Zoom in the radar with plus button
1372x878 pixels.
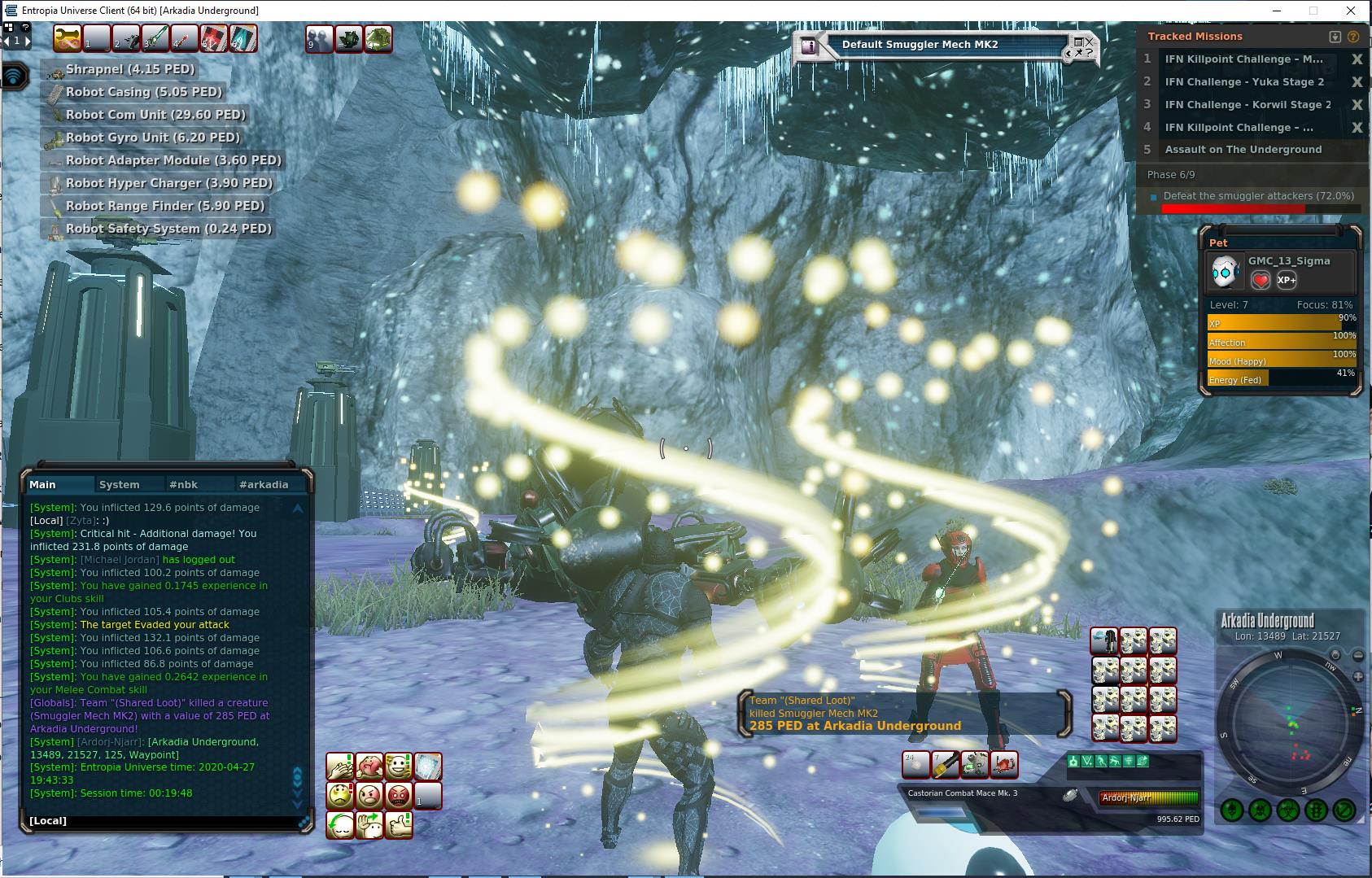click(x=1358, y=676)
